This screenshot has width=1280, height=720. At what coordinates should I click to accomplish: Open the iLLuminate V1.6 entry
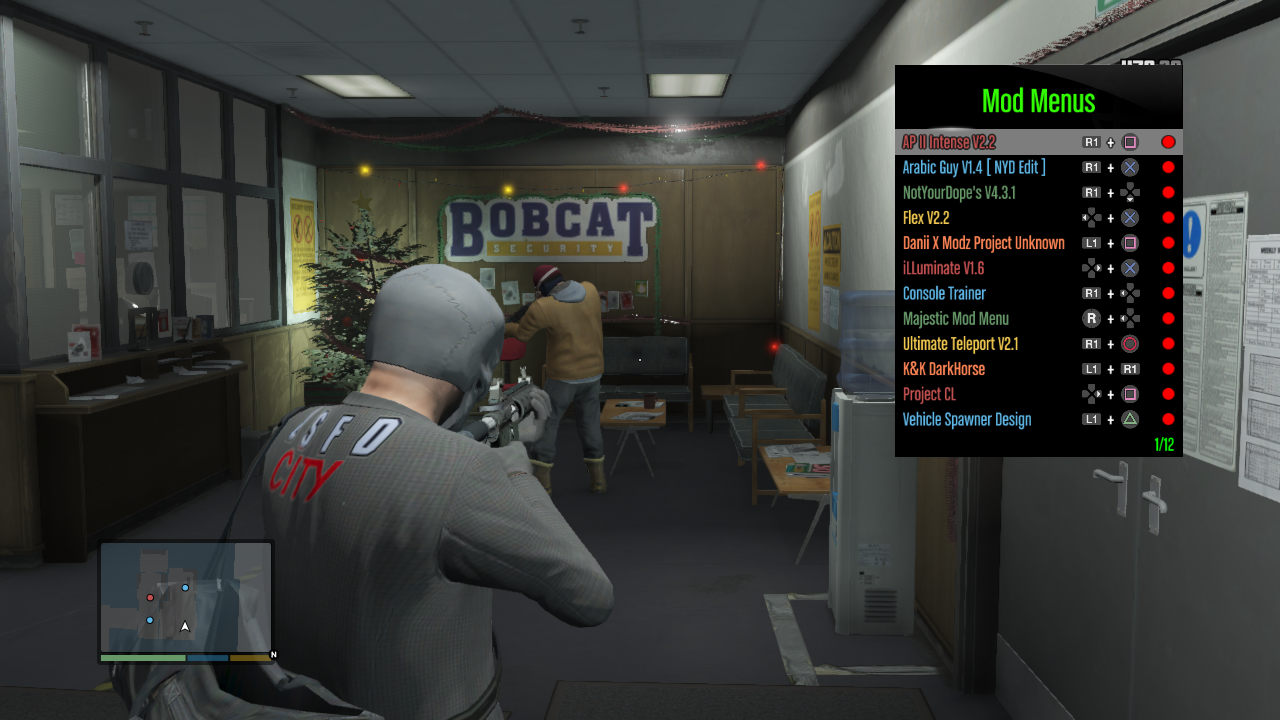point(944,268)
